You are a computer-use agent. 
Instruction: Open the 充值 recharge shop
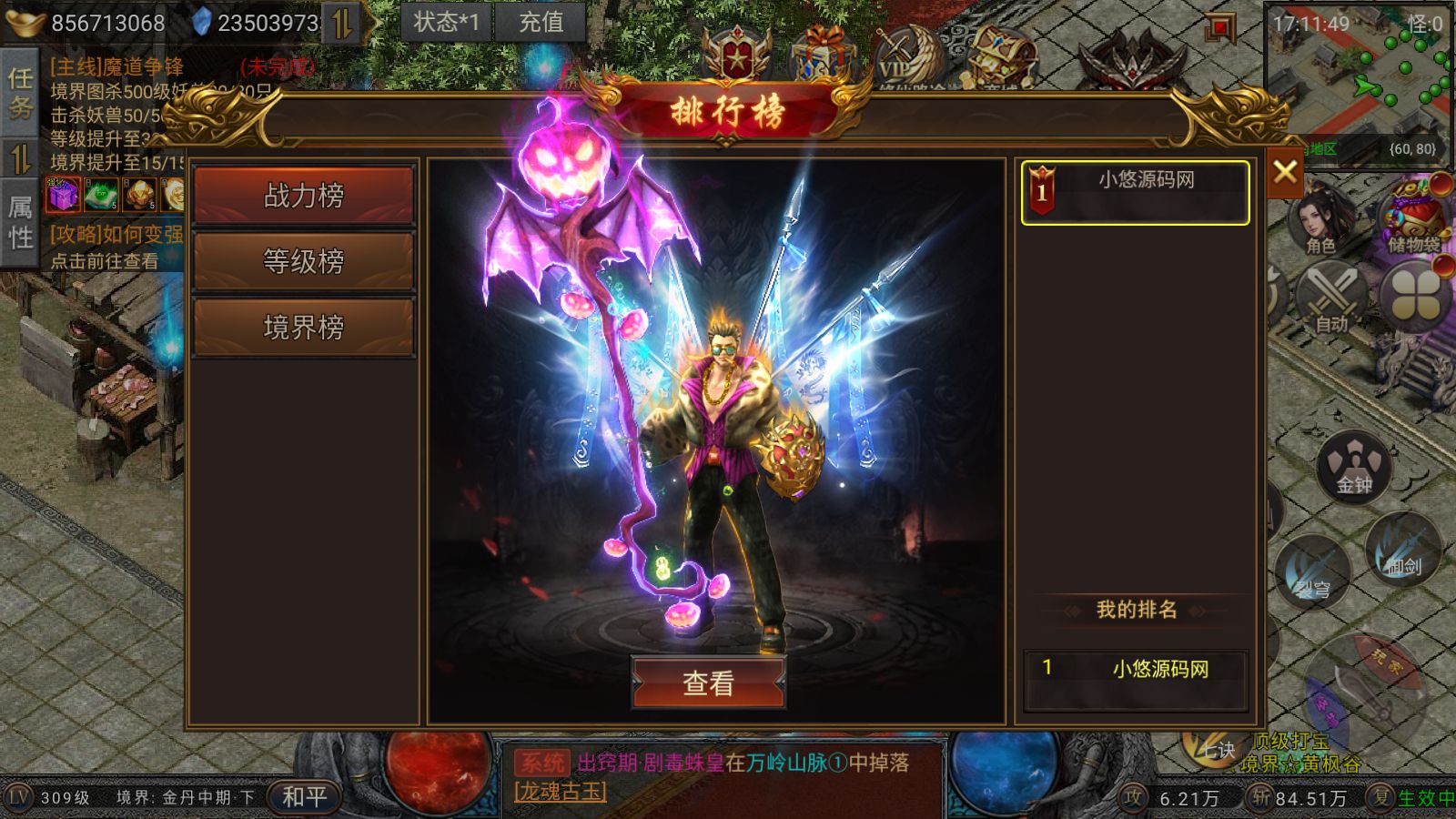pos(541,22)
